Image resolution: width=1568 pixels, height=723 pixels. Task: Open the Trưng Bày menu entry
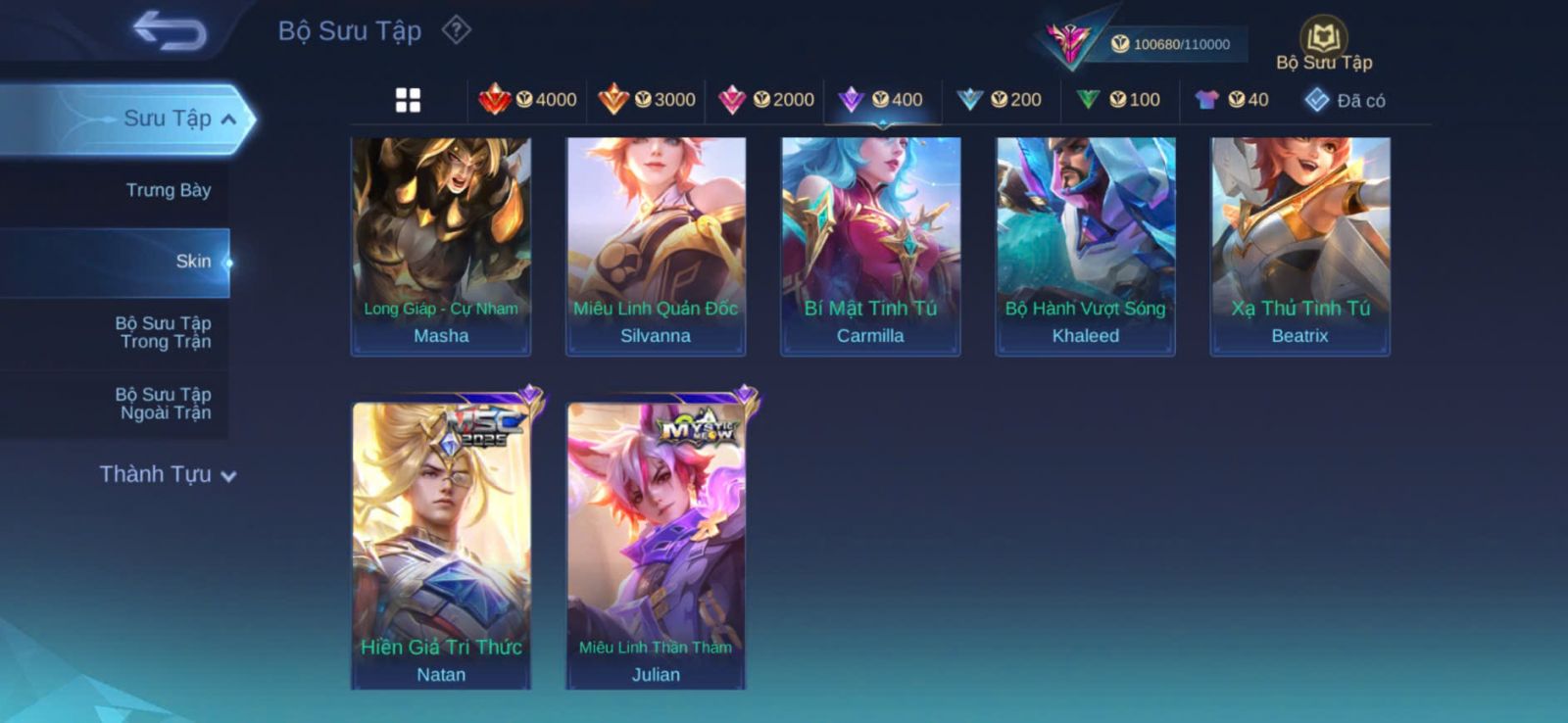[x=168, y=190]
